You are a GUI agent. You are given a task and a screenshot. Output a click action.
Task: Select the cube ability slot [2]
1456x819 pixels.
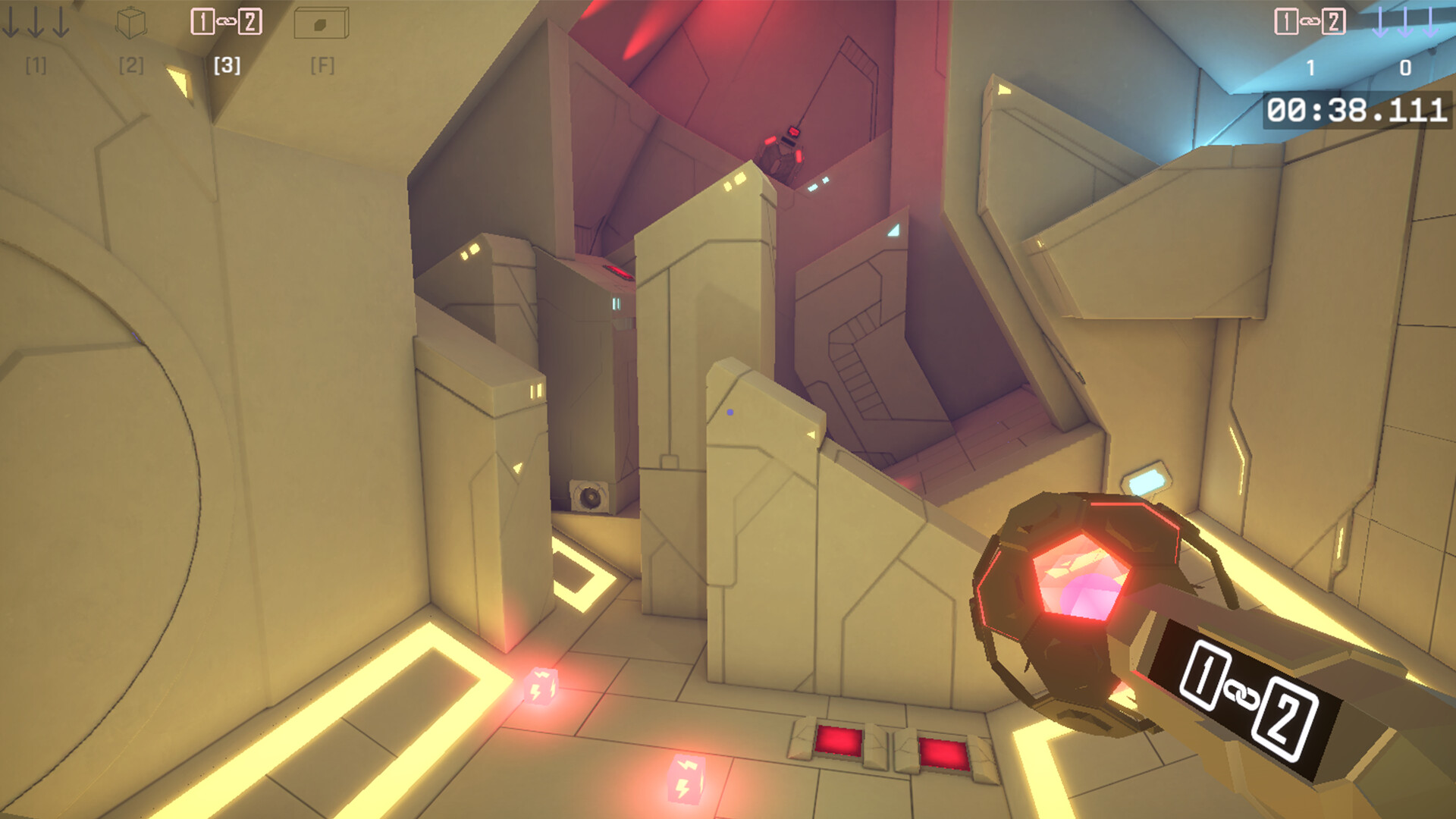(x=130, y=23)
